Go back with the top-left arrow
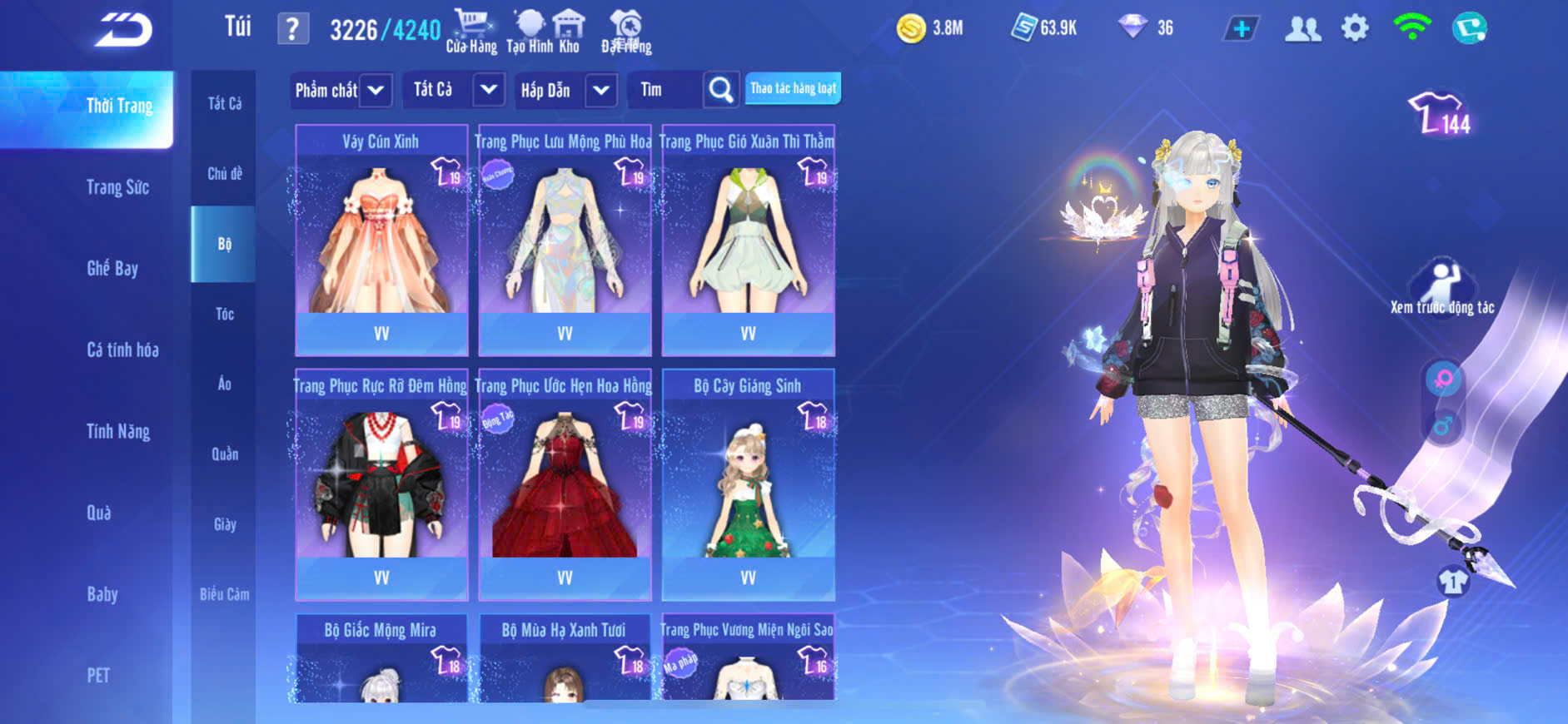 [123, 30]
